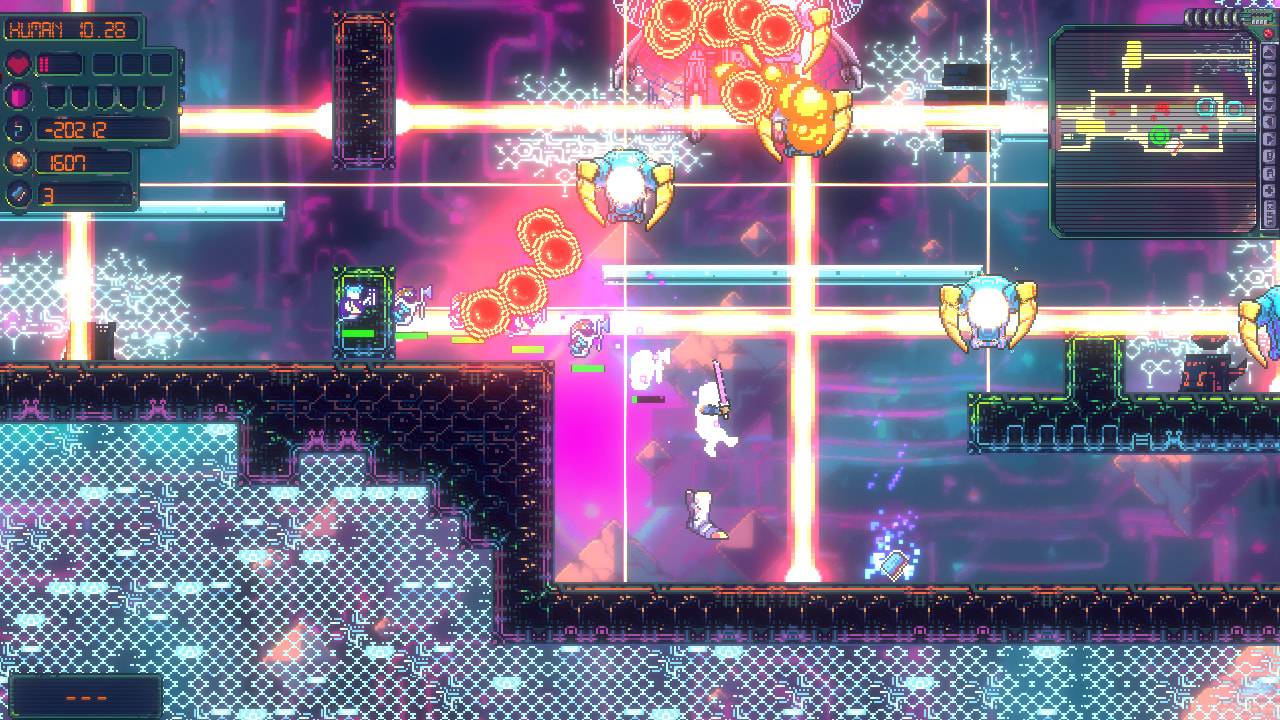The image size is (1280, 720).
Task: Click the green player marker on the minimap
Action: [x=1160, y=135]
